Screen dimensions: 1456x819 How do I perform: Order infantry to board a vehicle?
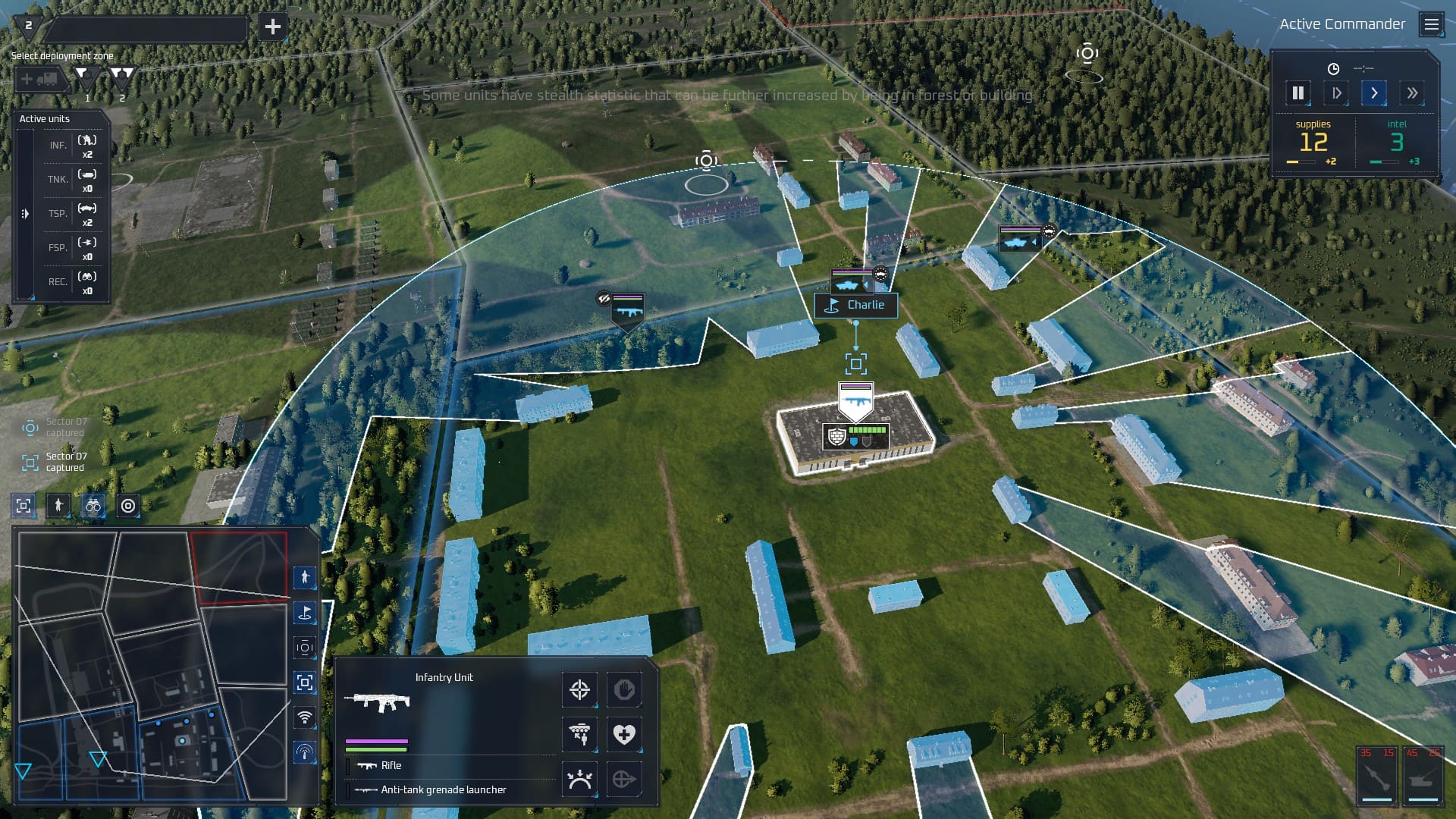(579, 734)
